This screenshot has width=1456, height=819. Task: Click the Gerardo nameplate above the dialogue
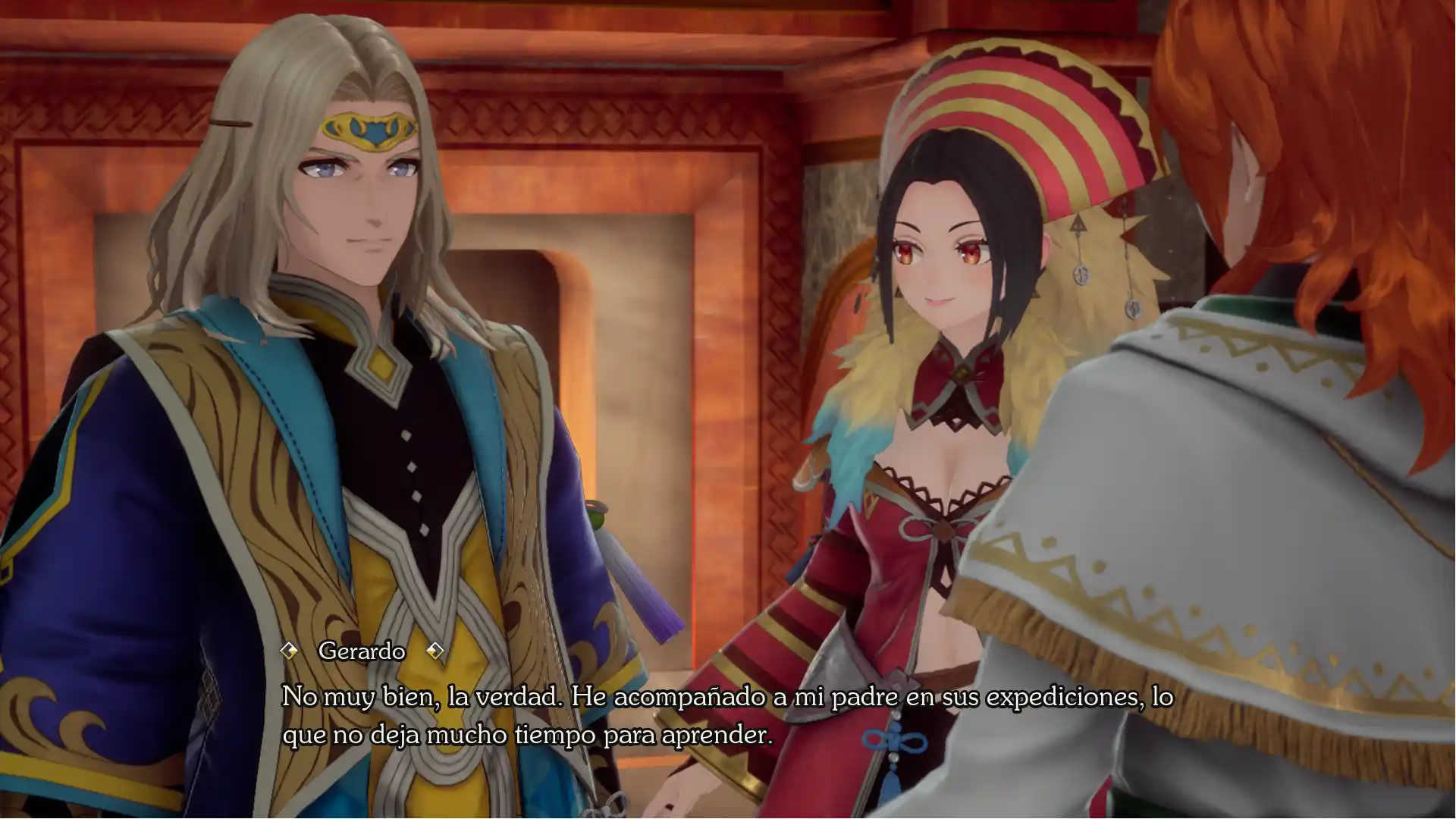(362, 651)
